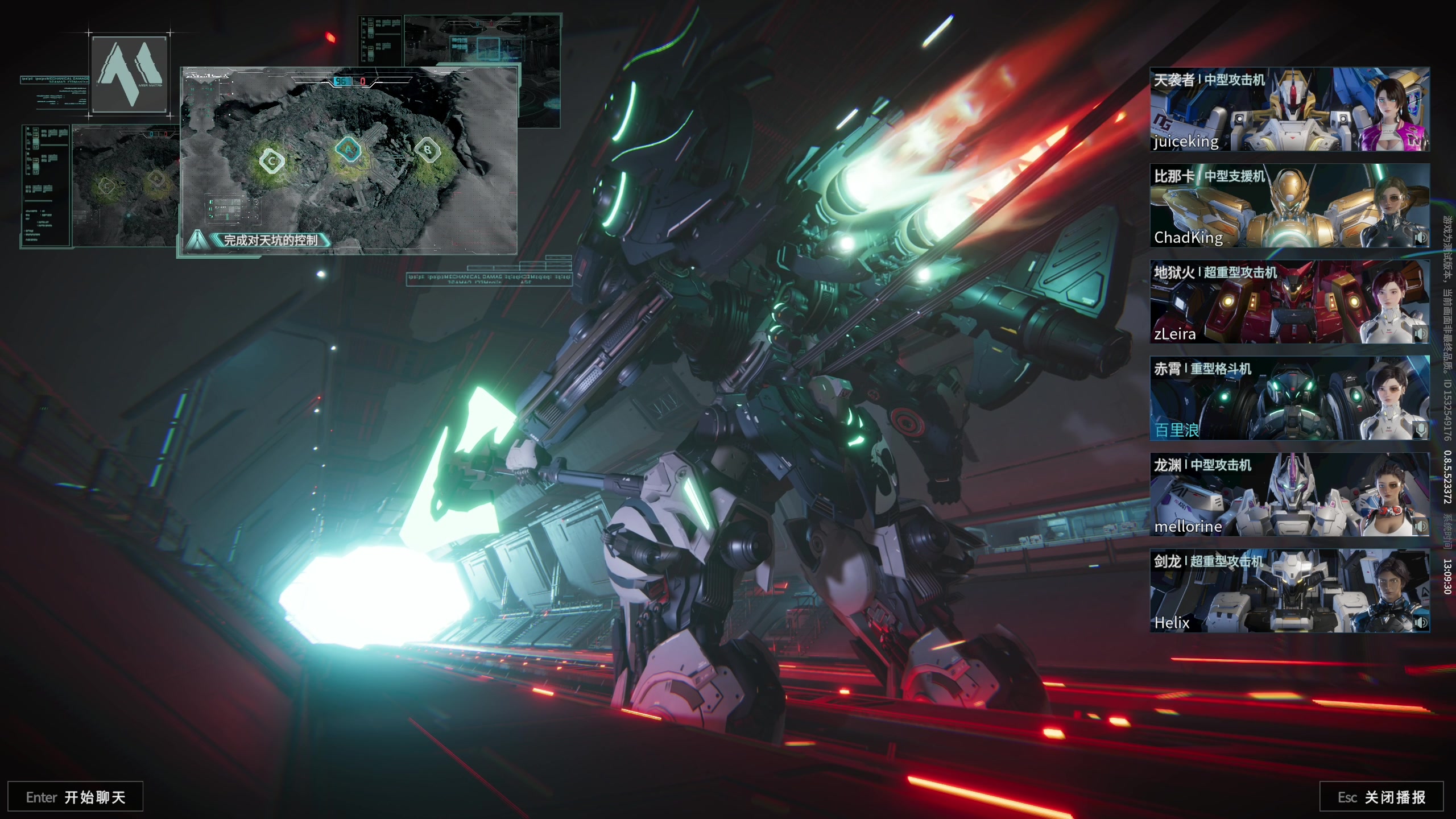This screenshot has width=1456, height=819.
Task: Mute ChadKing via the speaker icon
Action: point(1420,238)
